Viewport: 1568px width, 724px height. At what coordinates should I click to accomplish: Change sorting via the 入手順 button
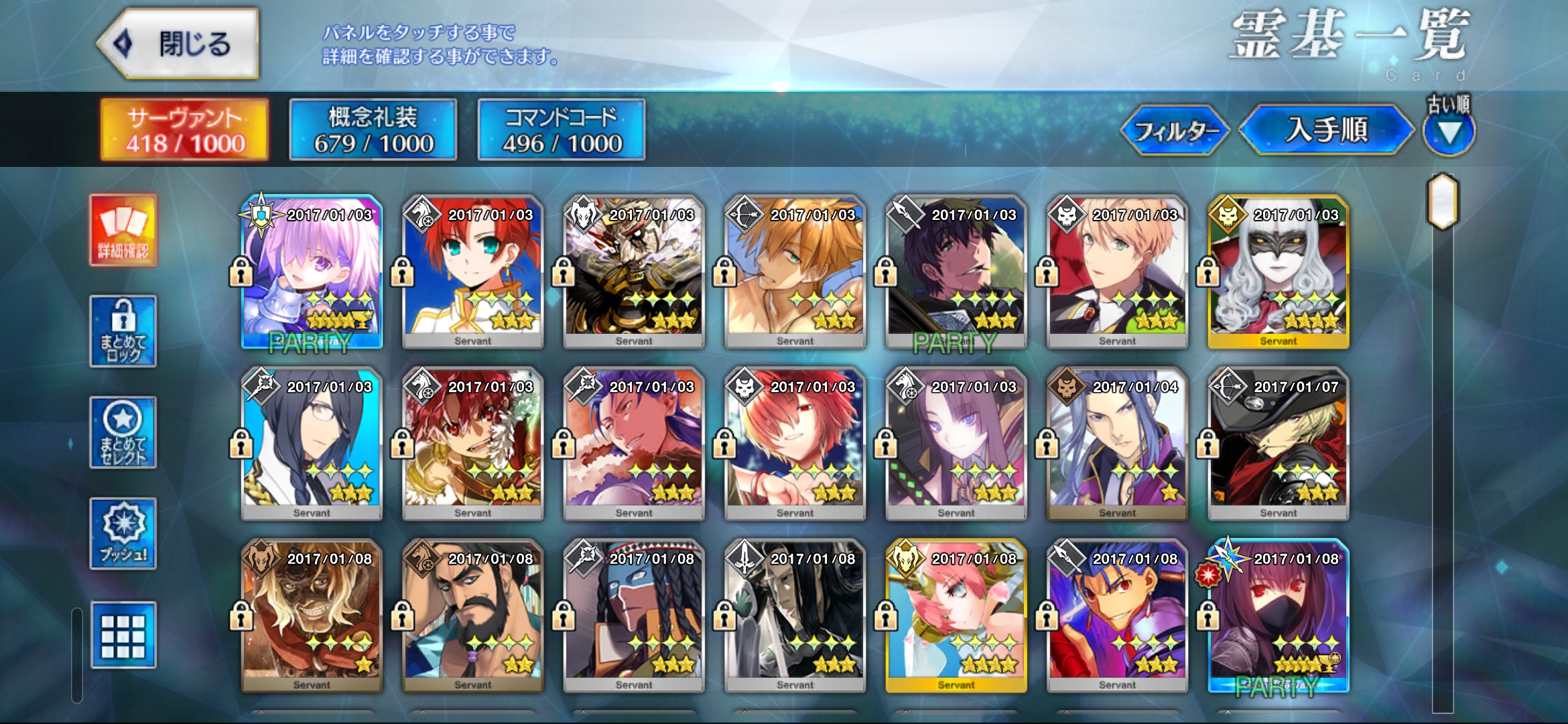(1326, 129)
